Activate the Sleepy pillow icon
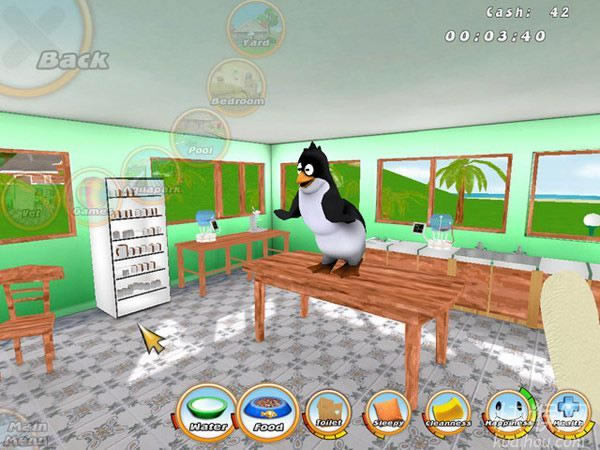Image resolution: width=600 pixels, height=450 pixels. (x=386, y=412)
